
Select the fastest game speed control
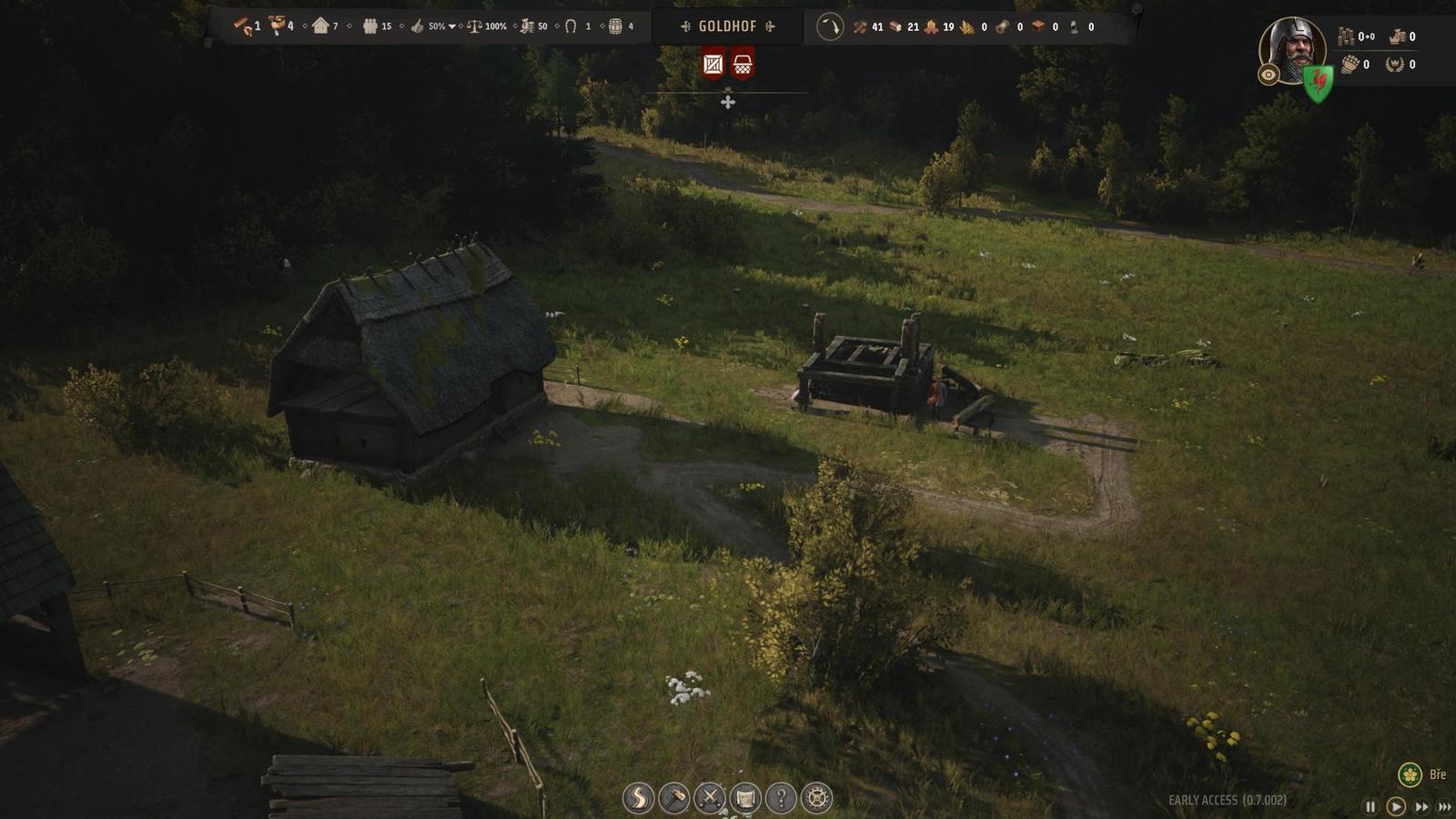point(1445,804)
